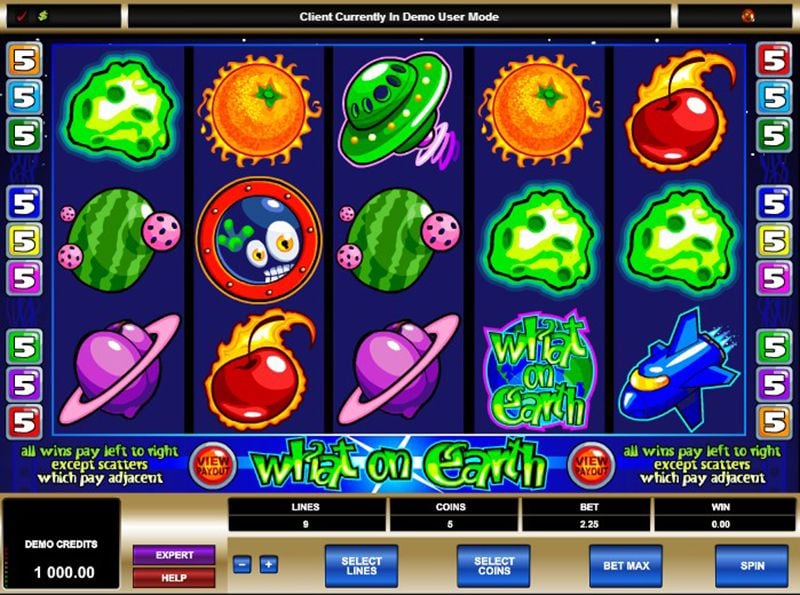Choose the BET MAX button
Screen dimensions: 800x595
click(x=626, y=565)
